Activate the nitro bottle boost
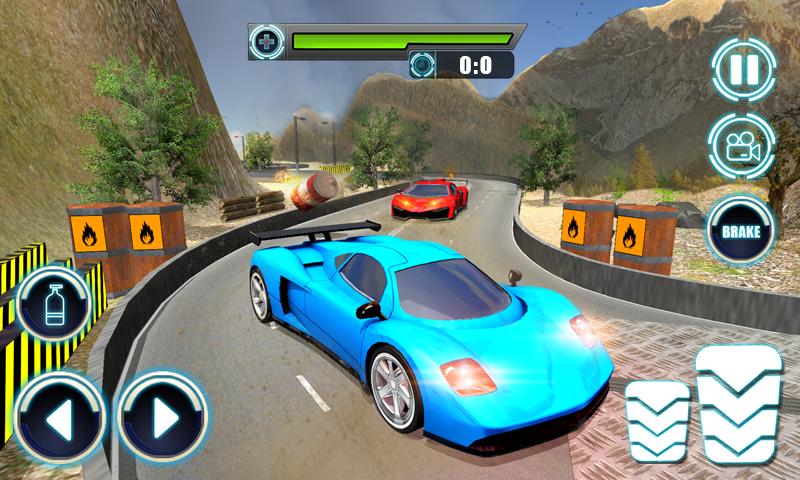The width and height of the screenshot is (800, 480). 54,305
